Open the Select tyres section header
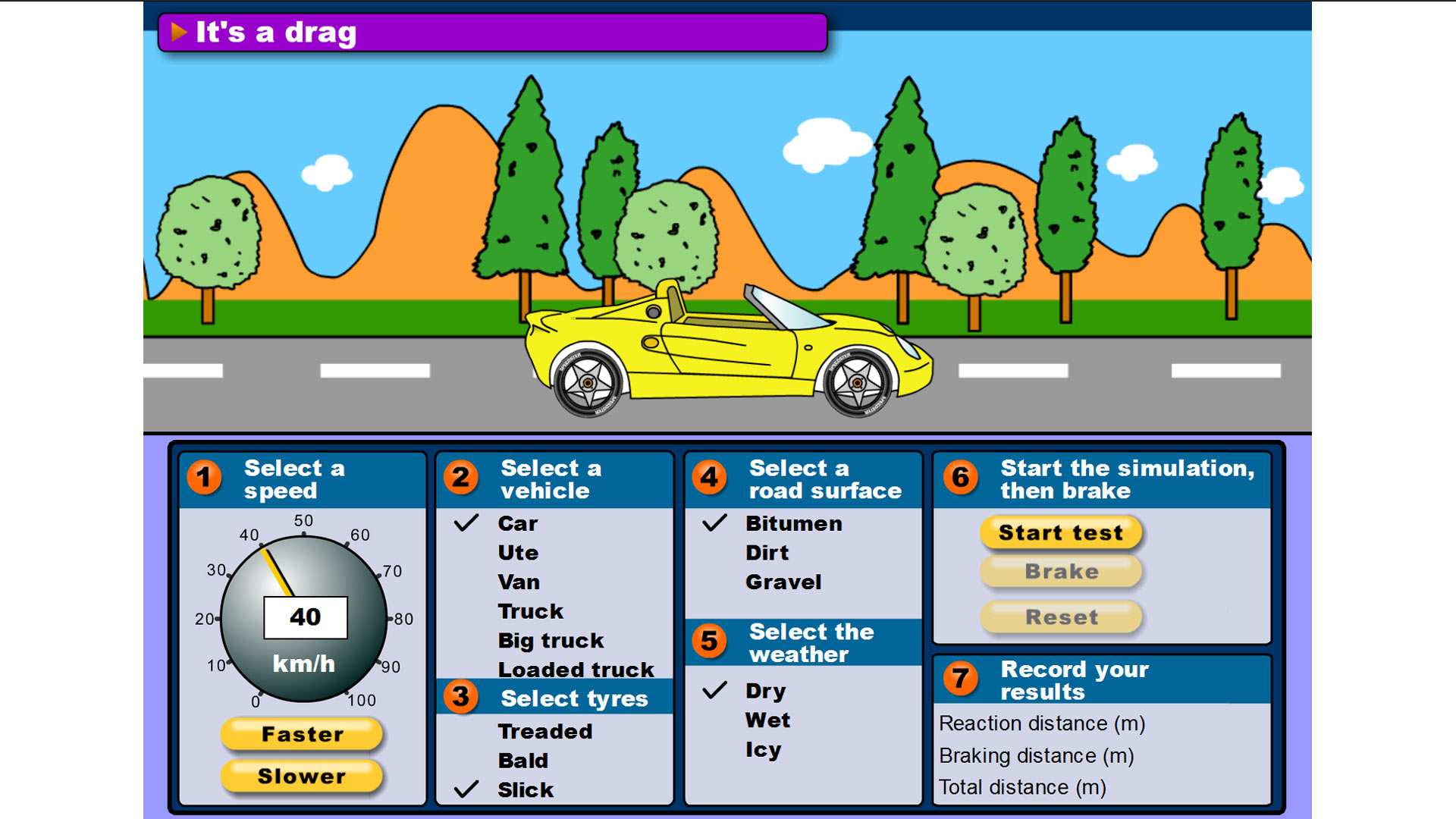Image resolution: width=1456 pixels, height=819 pixels. click(x=574, y=698)
